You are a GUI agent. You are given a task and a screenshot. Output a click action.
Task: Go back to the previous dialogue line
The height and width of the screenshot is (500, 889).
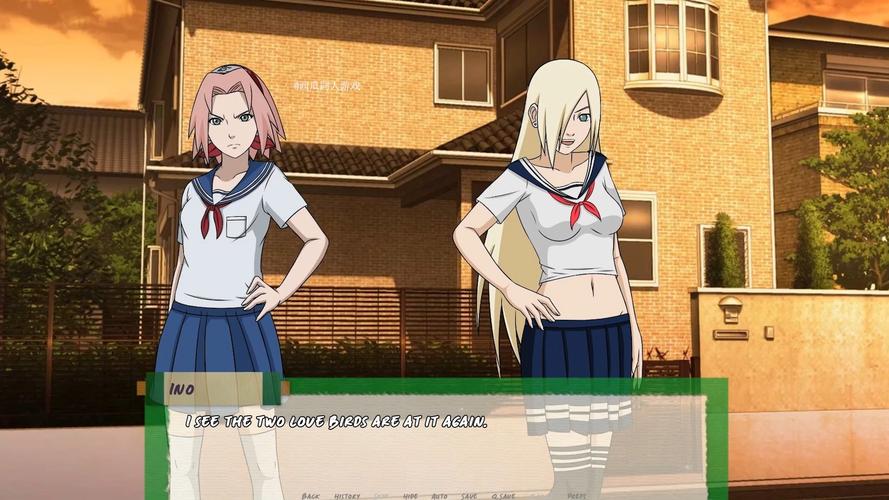[311, 495]
